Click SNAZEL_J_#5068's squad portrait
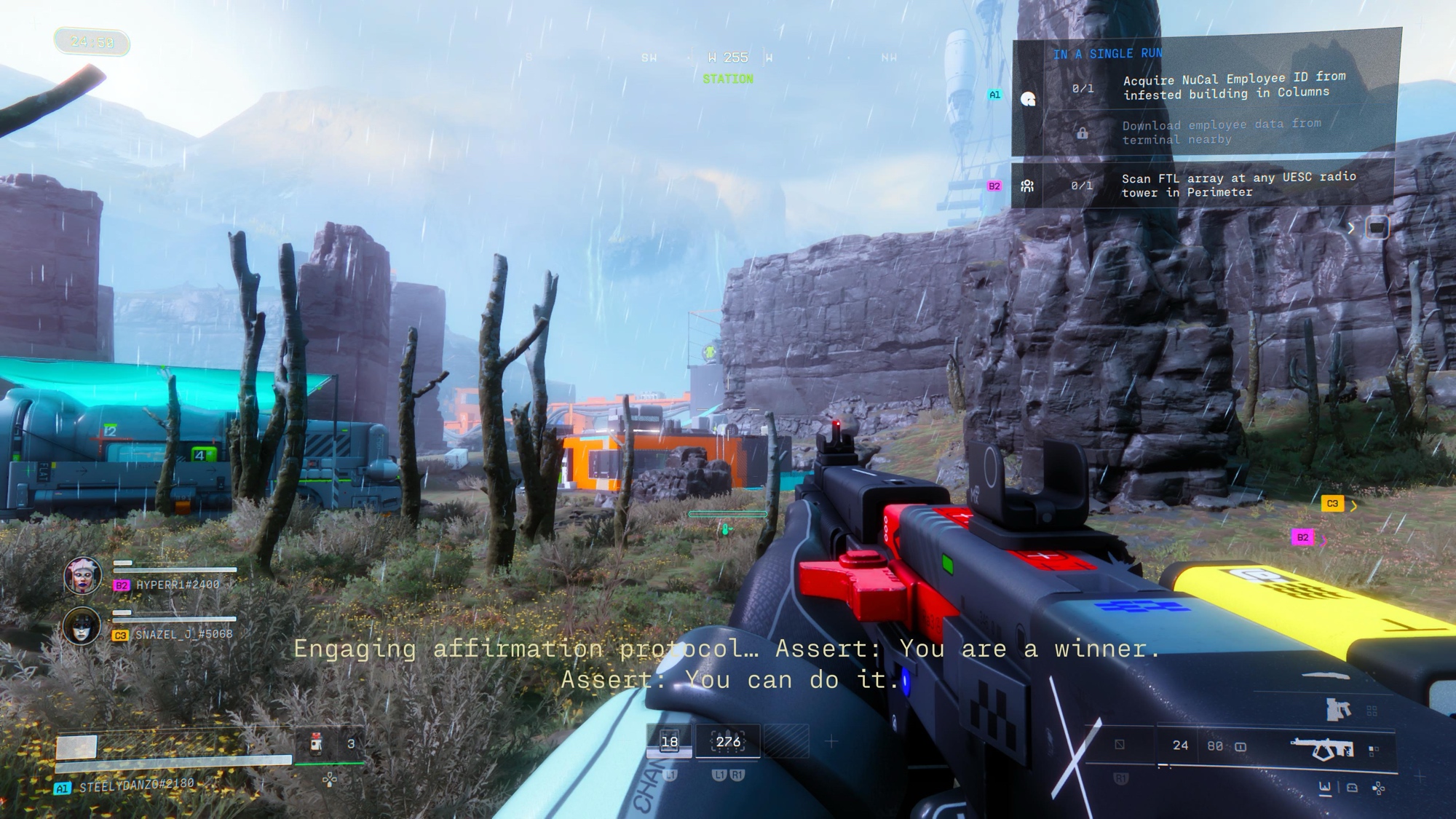Image resolution: width=1456 pixels, height=819 pixels. [81, 626]
